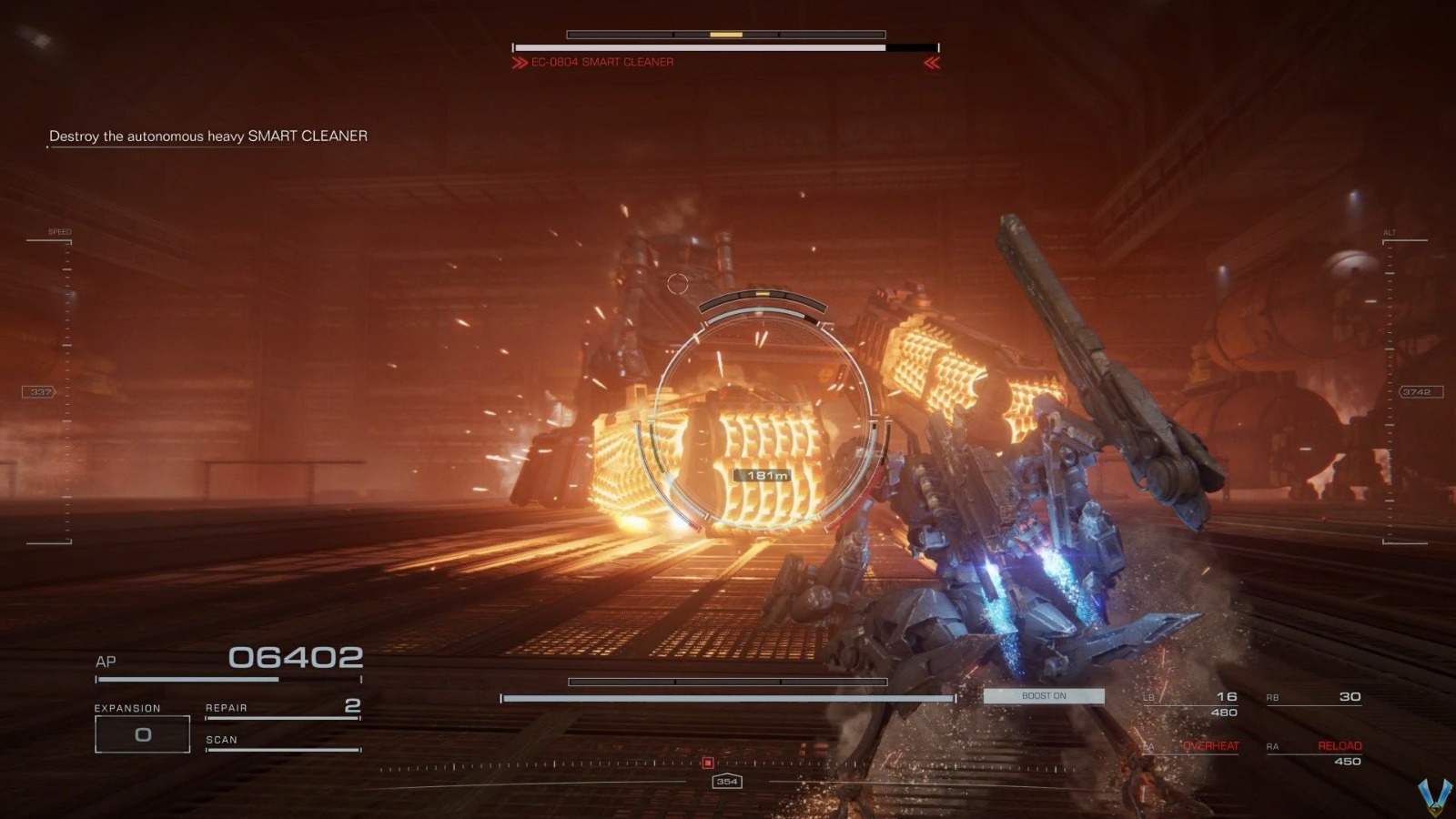The image size is (1456, 819).
Task: Select the EXPANSION slot indicator
Action: pos(141,733)
